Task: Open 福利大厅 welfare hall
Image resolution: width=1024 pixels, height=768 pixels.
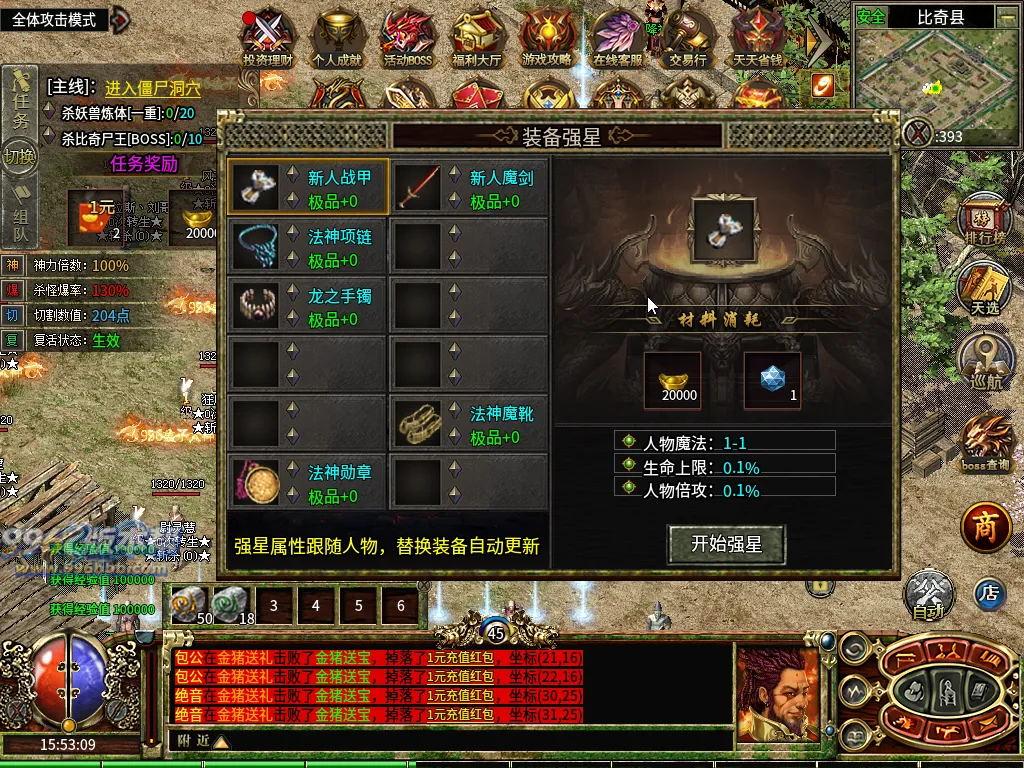Action: 477,38
